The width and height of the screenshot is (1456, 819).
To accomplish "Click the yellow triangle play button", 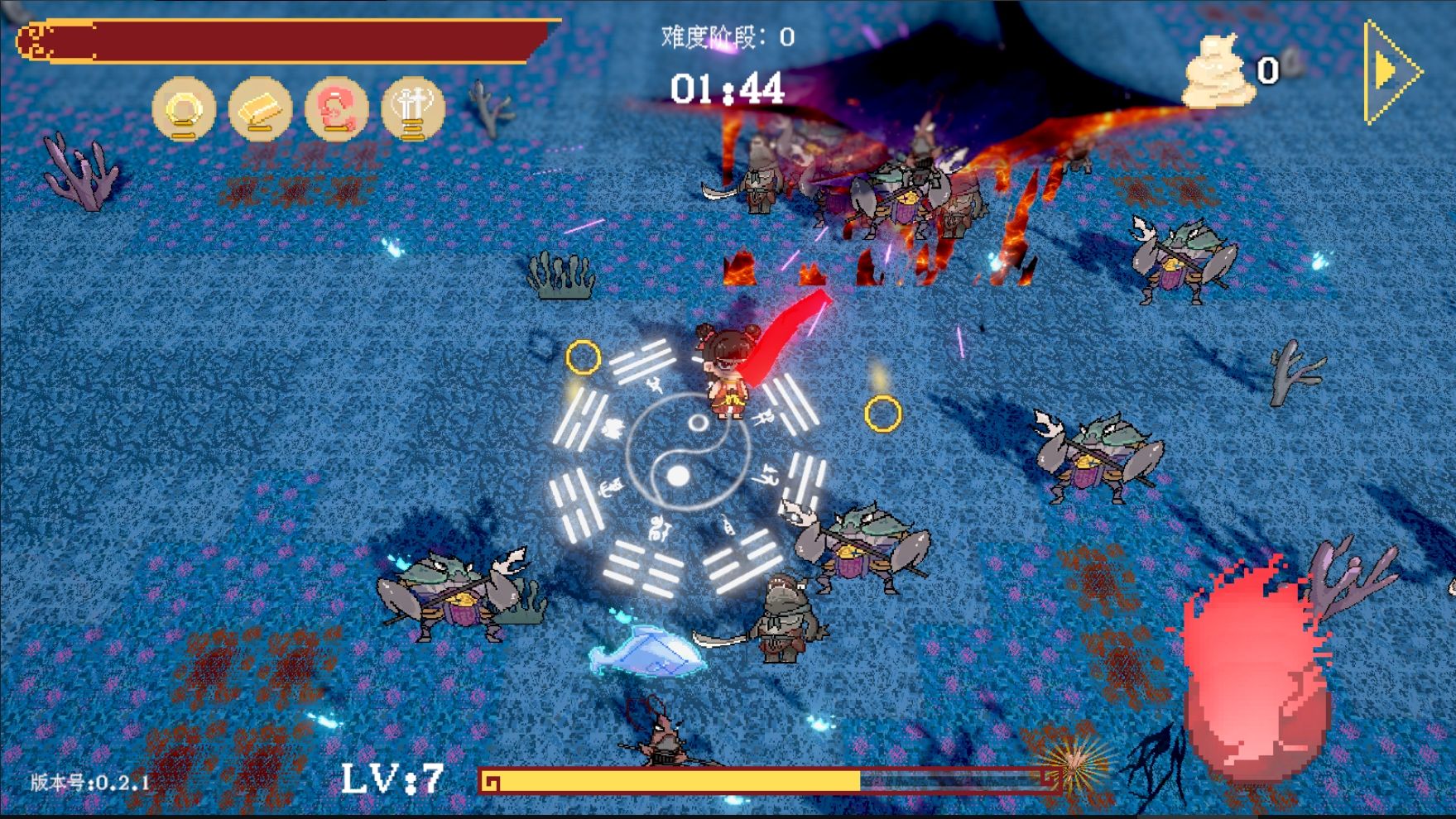I will coord(1392,72).
